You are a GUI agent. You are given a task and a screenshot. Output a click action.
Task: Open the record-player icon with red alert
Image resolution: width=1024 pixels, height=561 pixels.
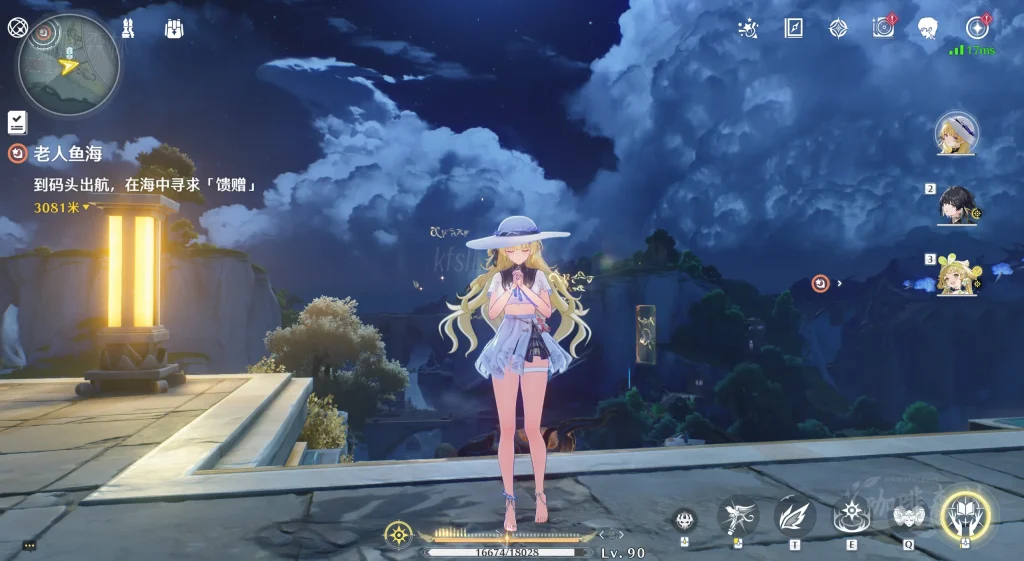pyautogui.click(x=883, y=28)
